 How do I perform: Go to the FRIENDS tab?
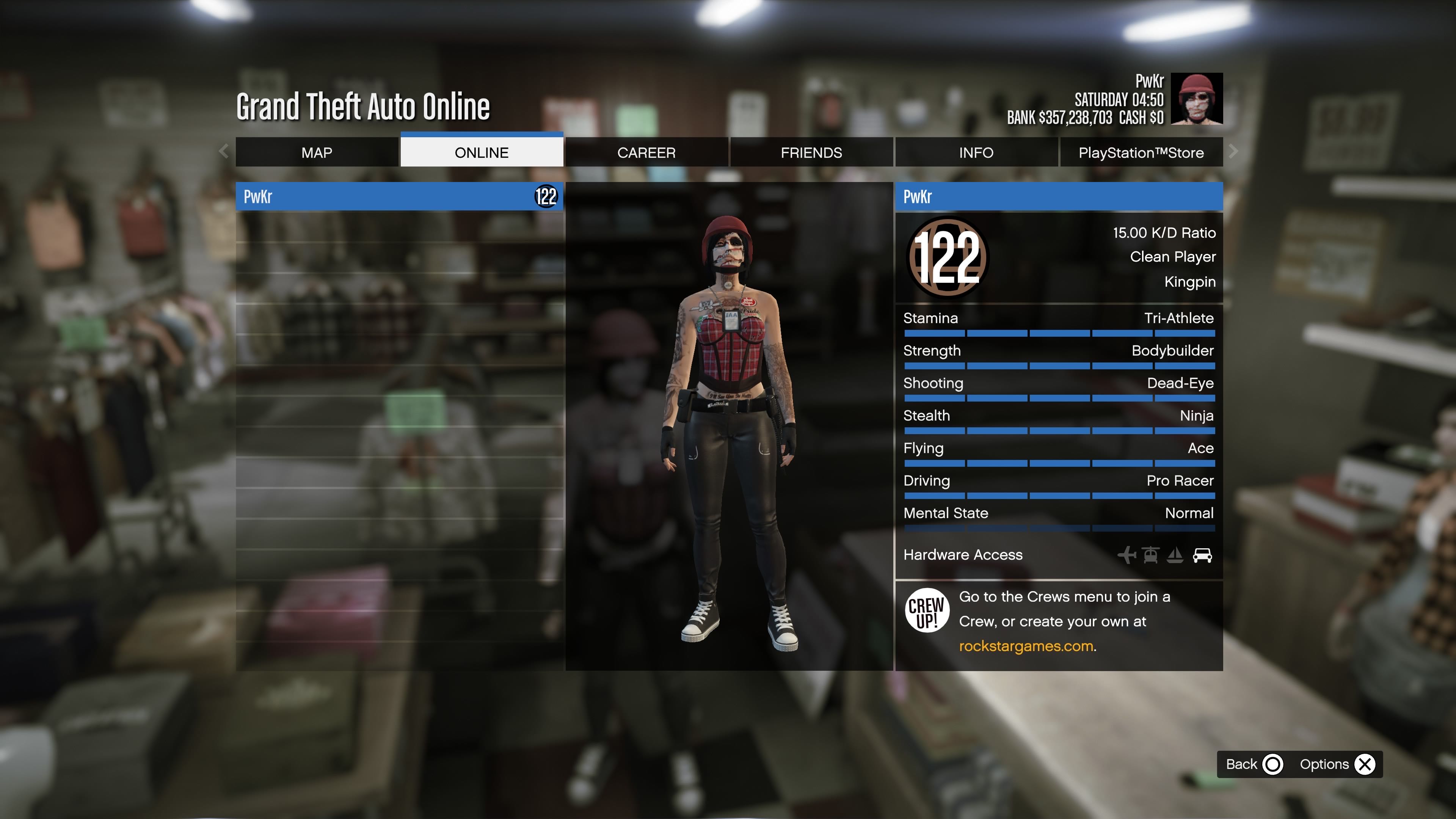point(811,152)
